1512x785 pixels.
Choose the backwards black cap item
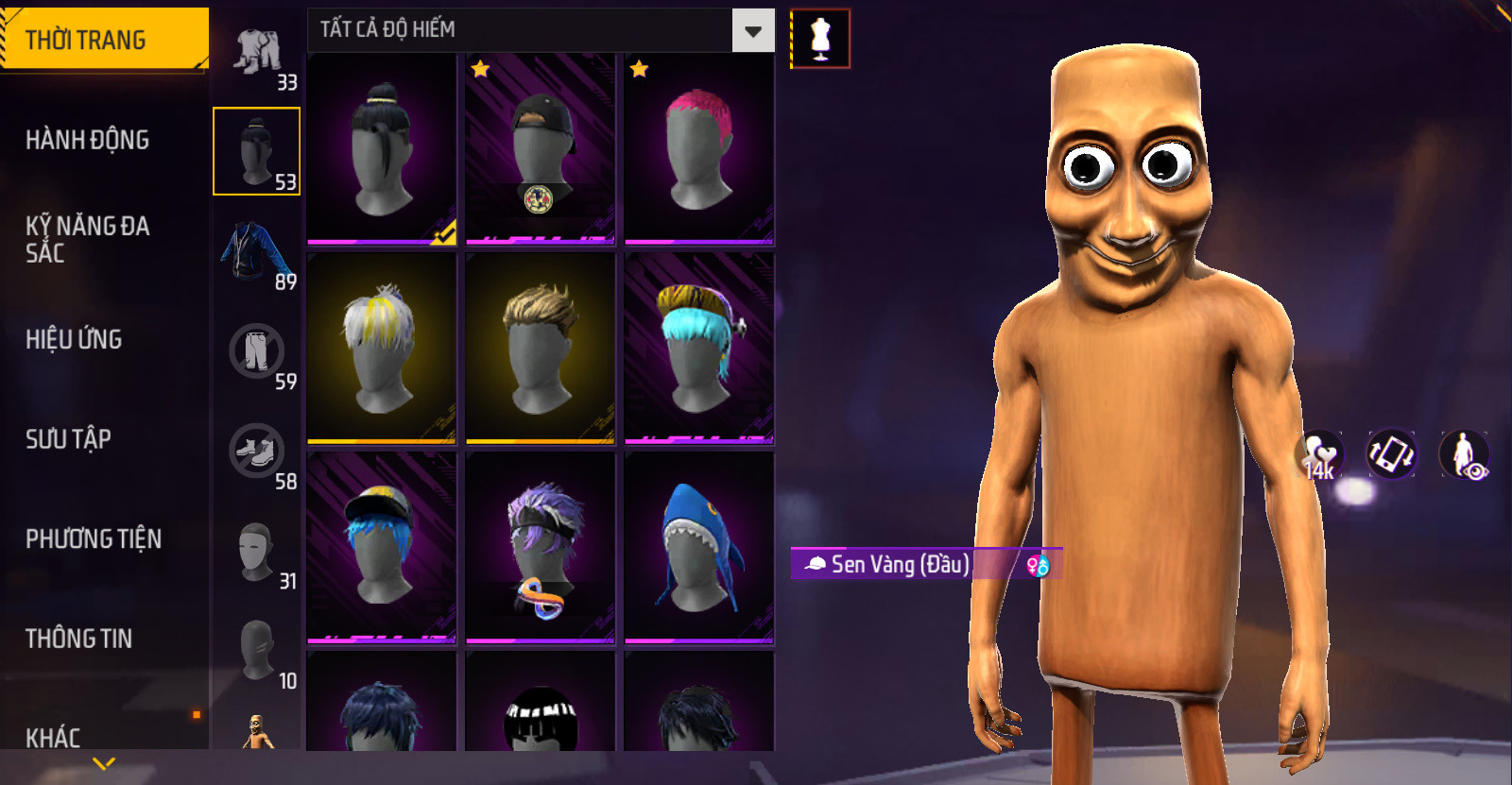(541, 148)
